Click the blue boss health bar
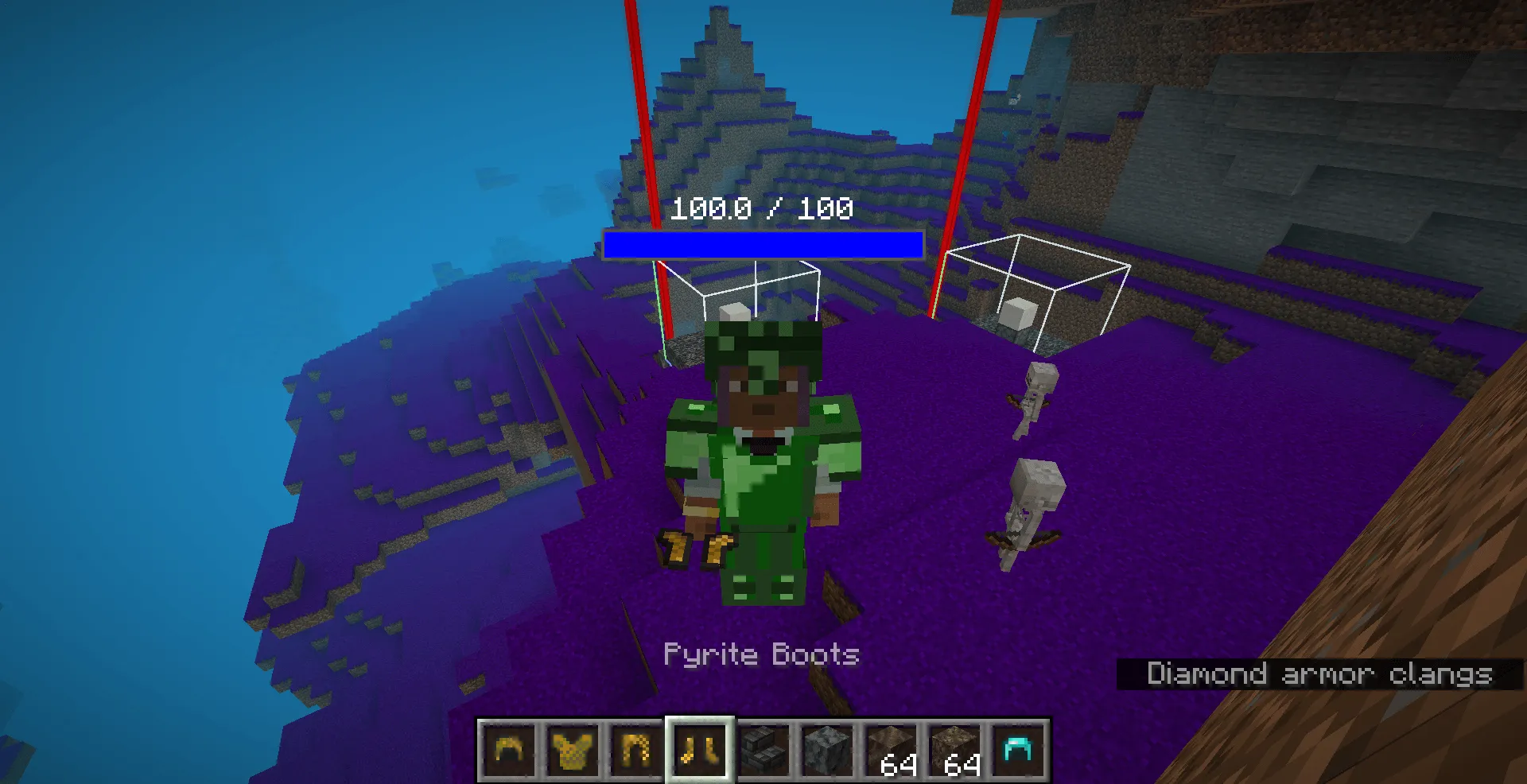 tap(762, 245)
